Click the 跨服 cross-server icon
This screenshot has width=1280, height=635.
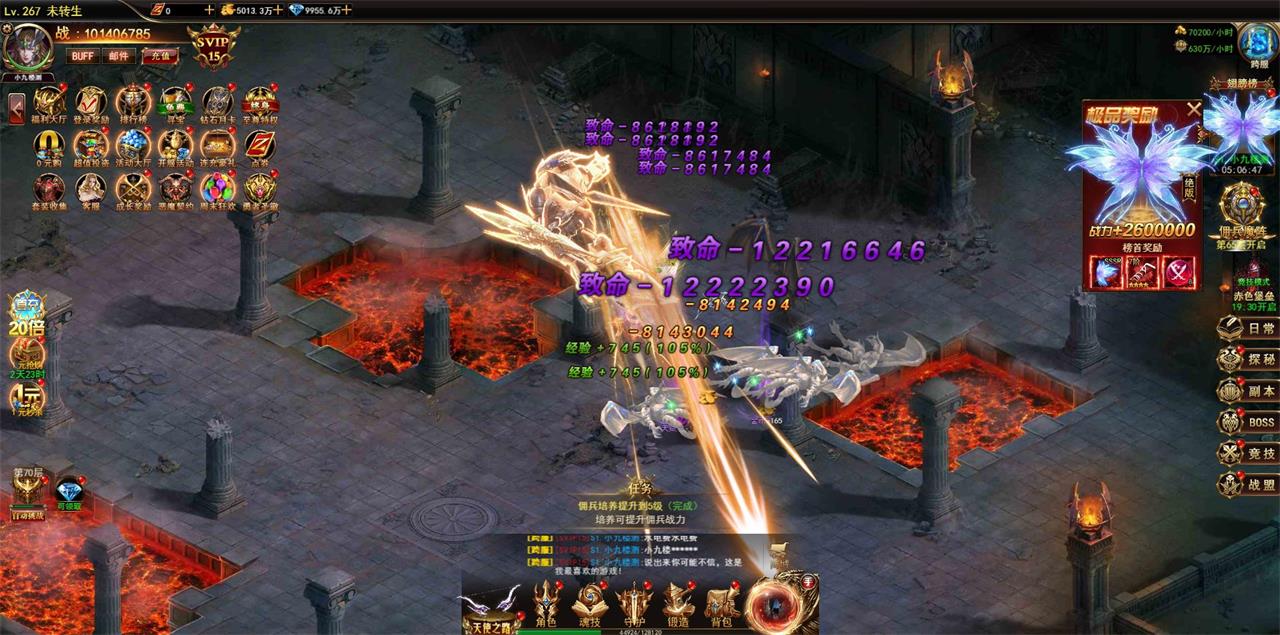[x=1256, y=45]
